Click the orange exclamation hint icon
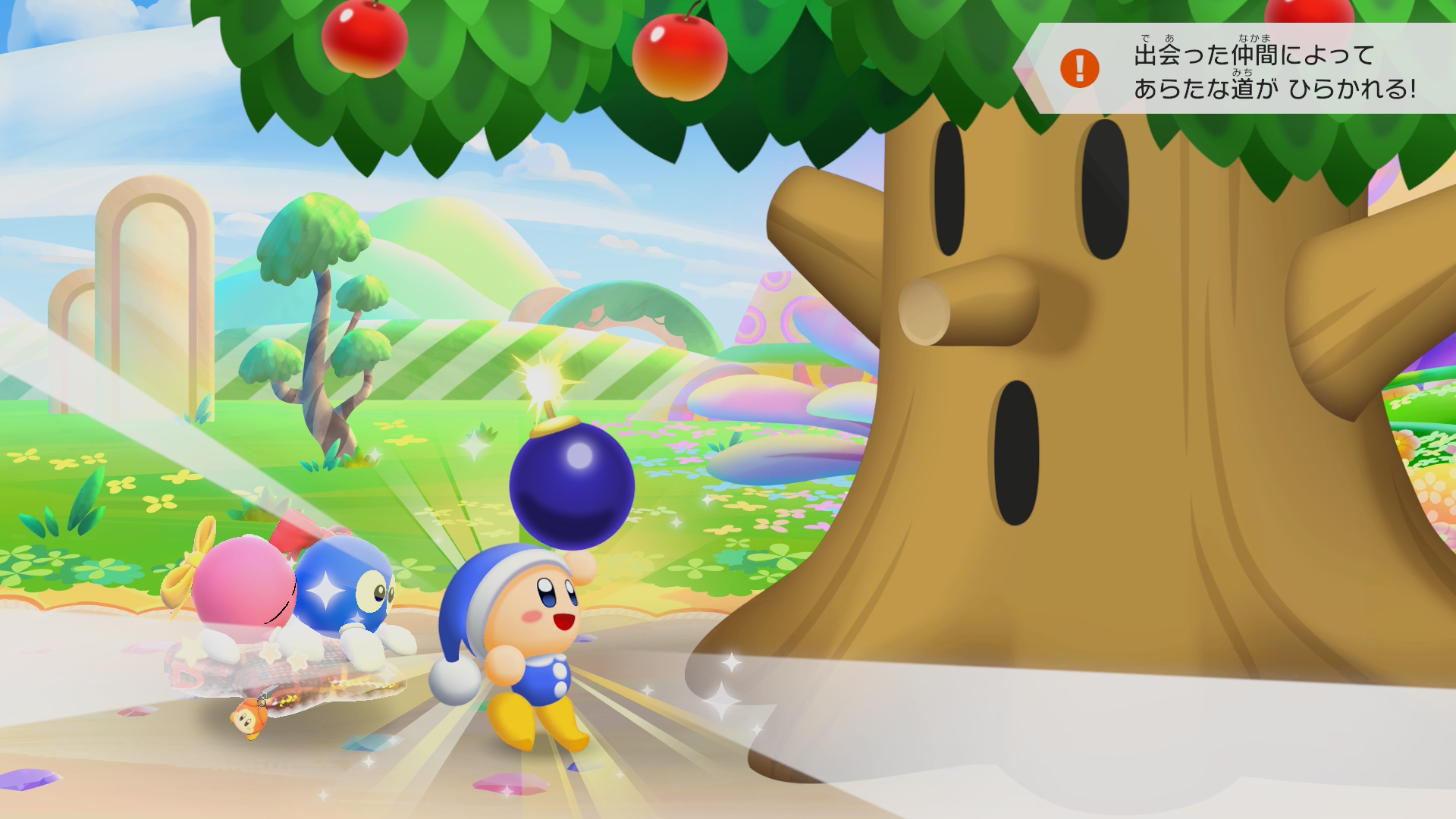 tap(1079, 69)
